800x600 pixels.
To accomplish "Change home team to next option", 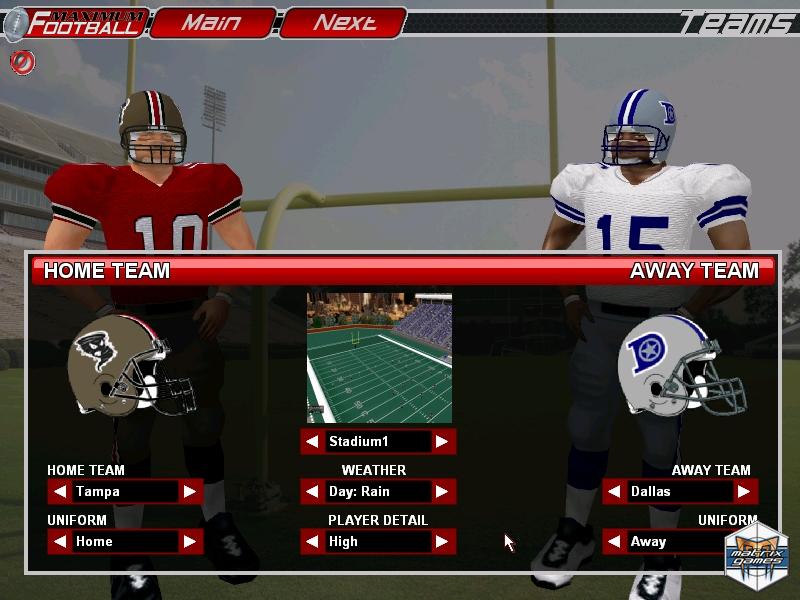I will (x=189, y=491).
